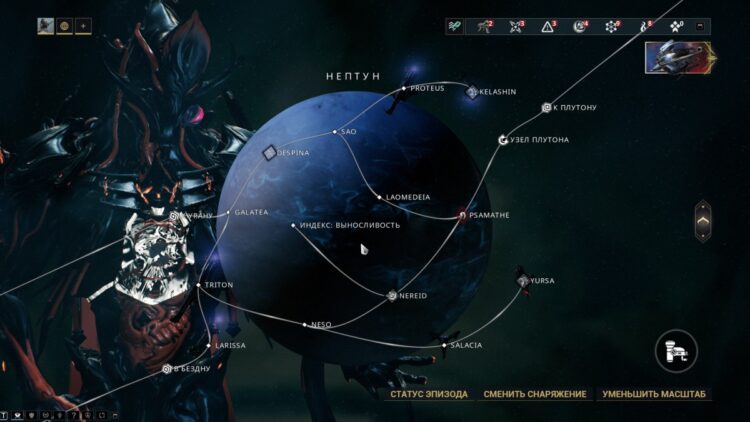The width and height of the screenshot is (750, 422).
Task: Select the Proteus mission node
Action: 404,88
